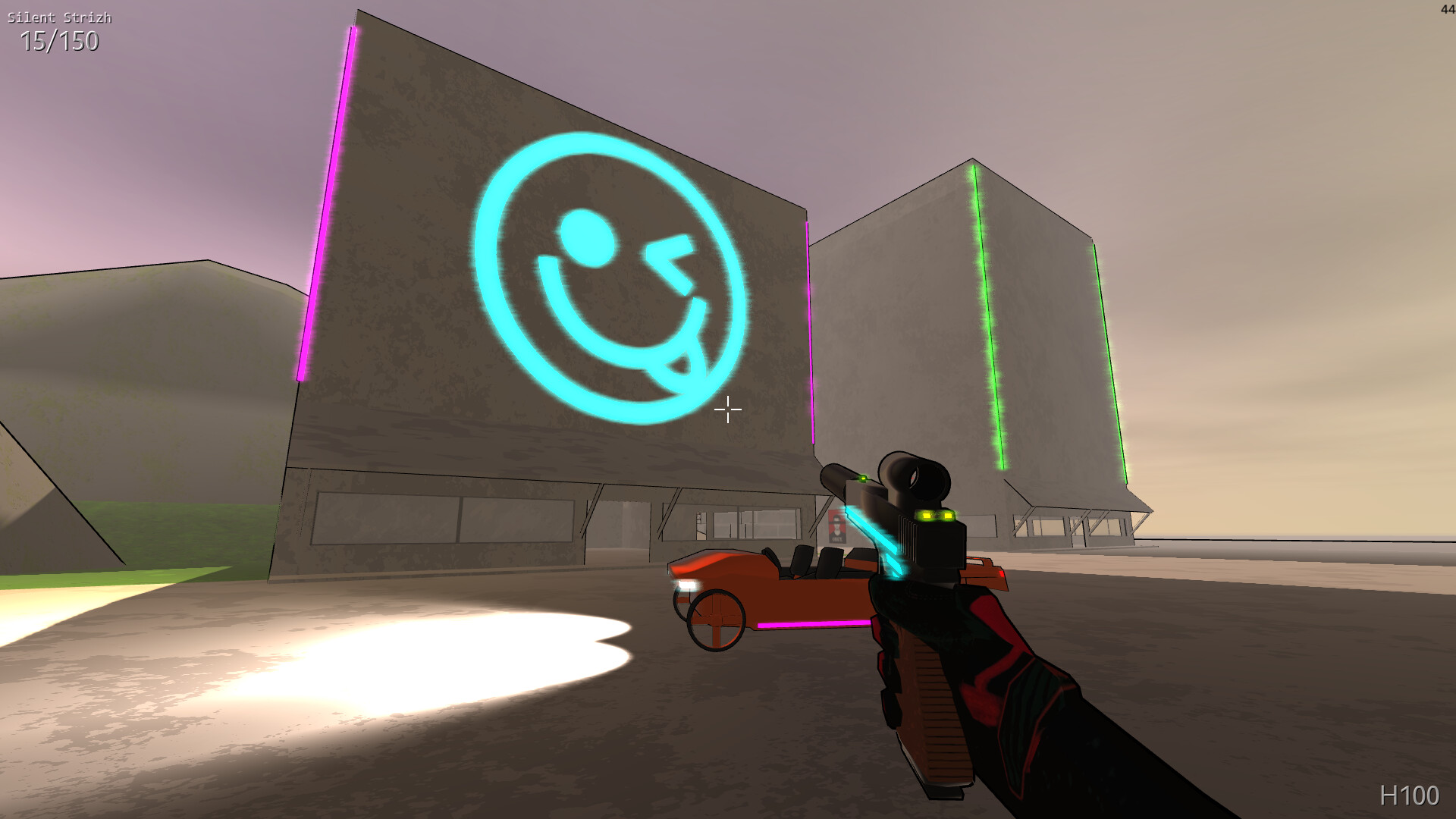Click the ammo counter reading 15/150
The image size is (1456, 819).
click(x=58, y=44)
